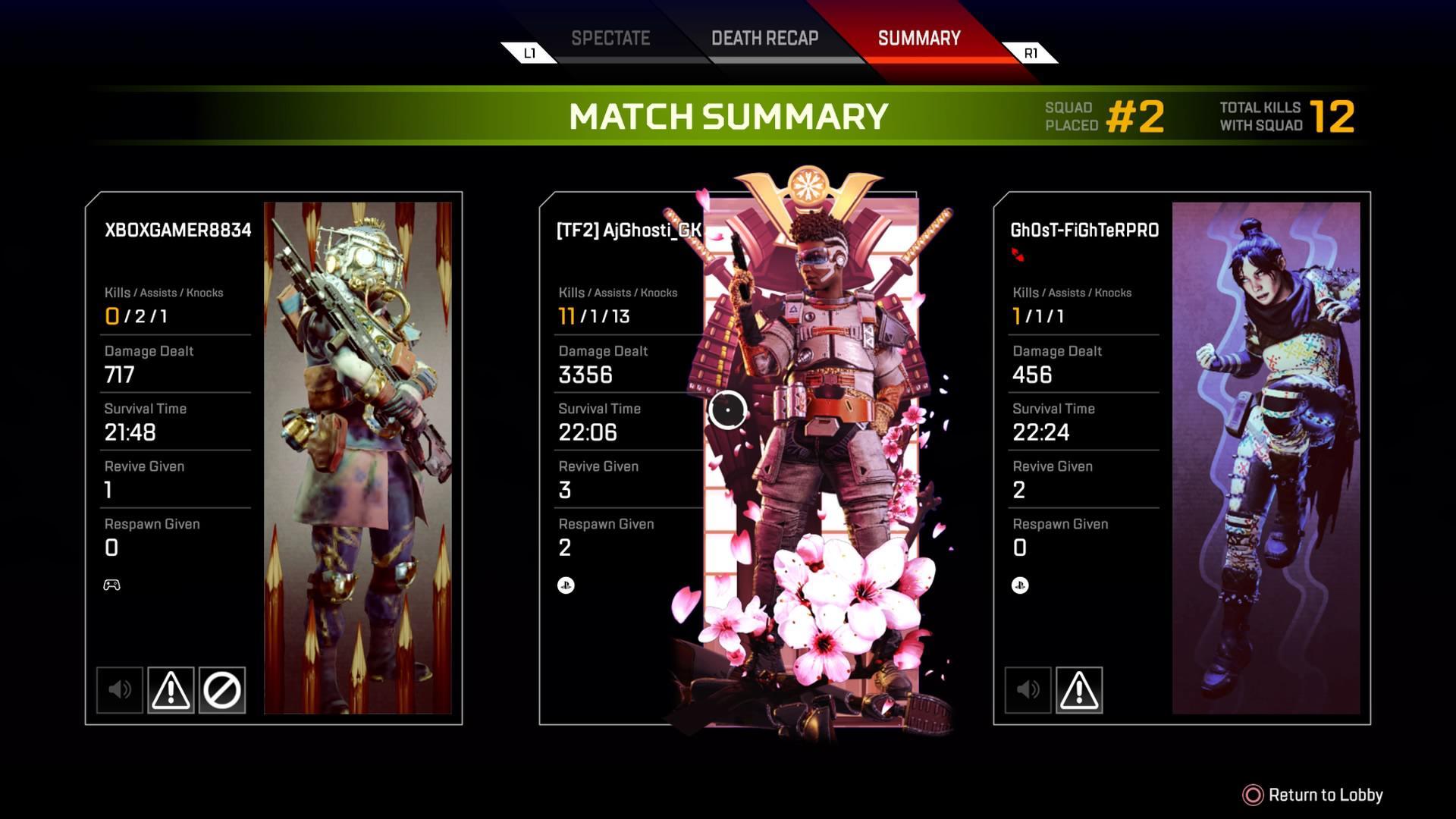The height and width of the screenshot is (819, 1456).
Task: Block player XBOXGAMER8834
Action: (222, 690)
